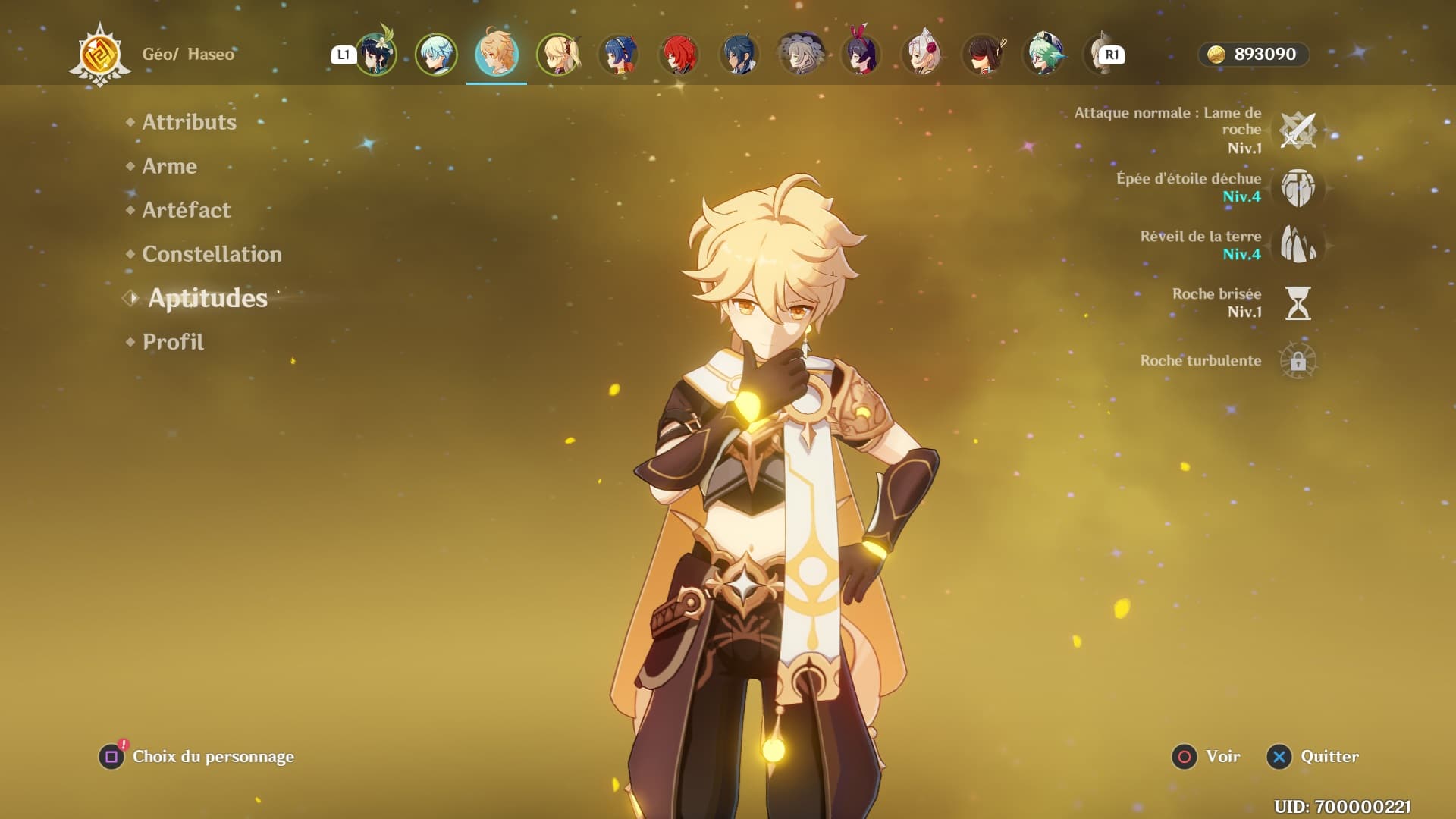Show the Profil page
Image resolution: width=1456 pixels, height=819 pixels.
[173, 342]
